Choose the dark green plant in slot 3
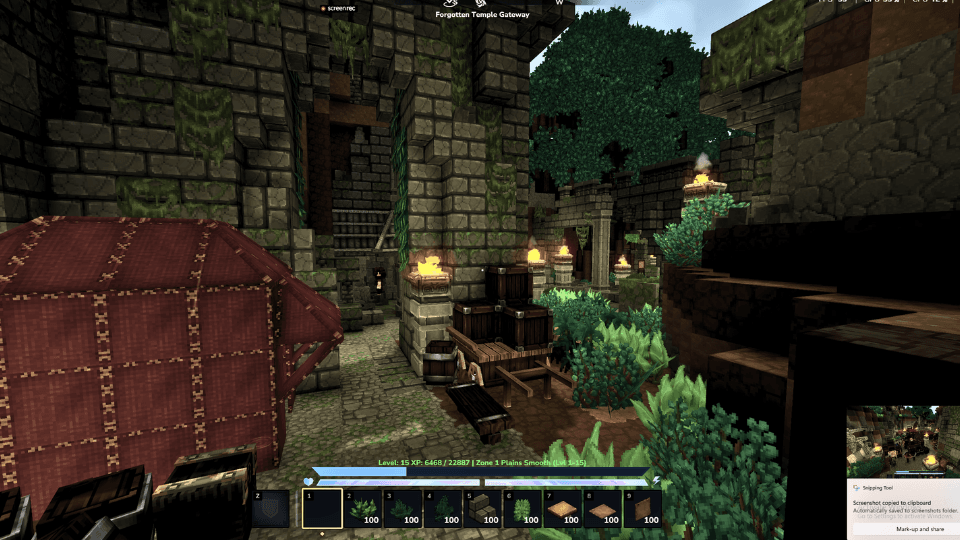Image resolution: width=960 pixels, height=540 pixels. (x=403, y=508)
